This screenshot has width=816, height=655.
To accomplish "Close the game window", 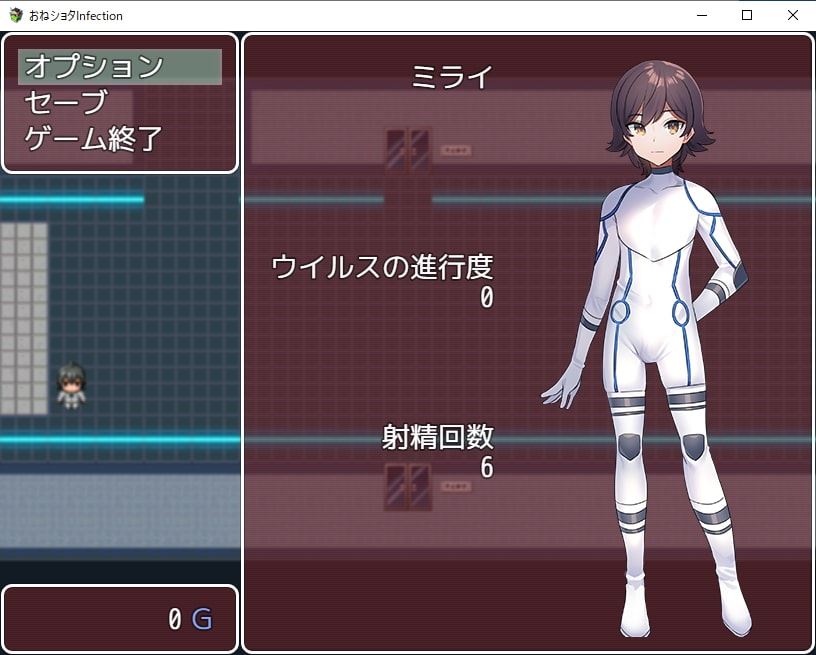I will tap(792, 15).
